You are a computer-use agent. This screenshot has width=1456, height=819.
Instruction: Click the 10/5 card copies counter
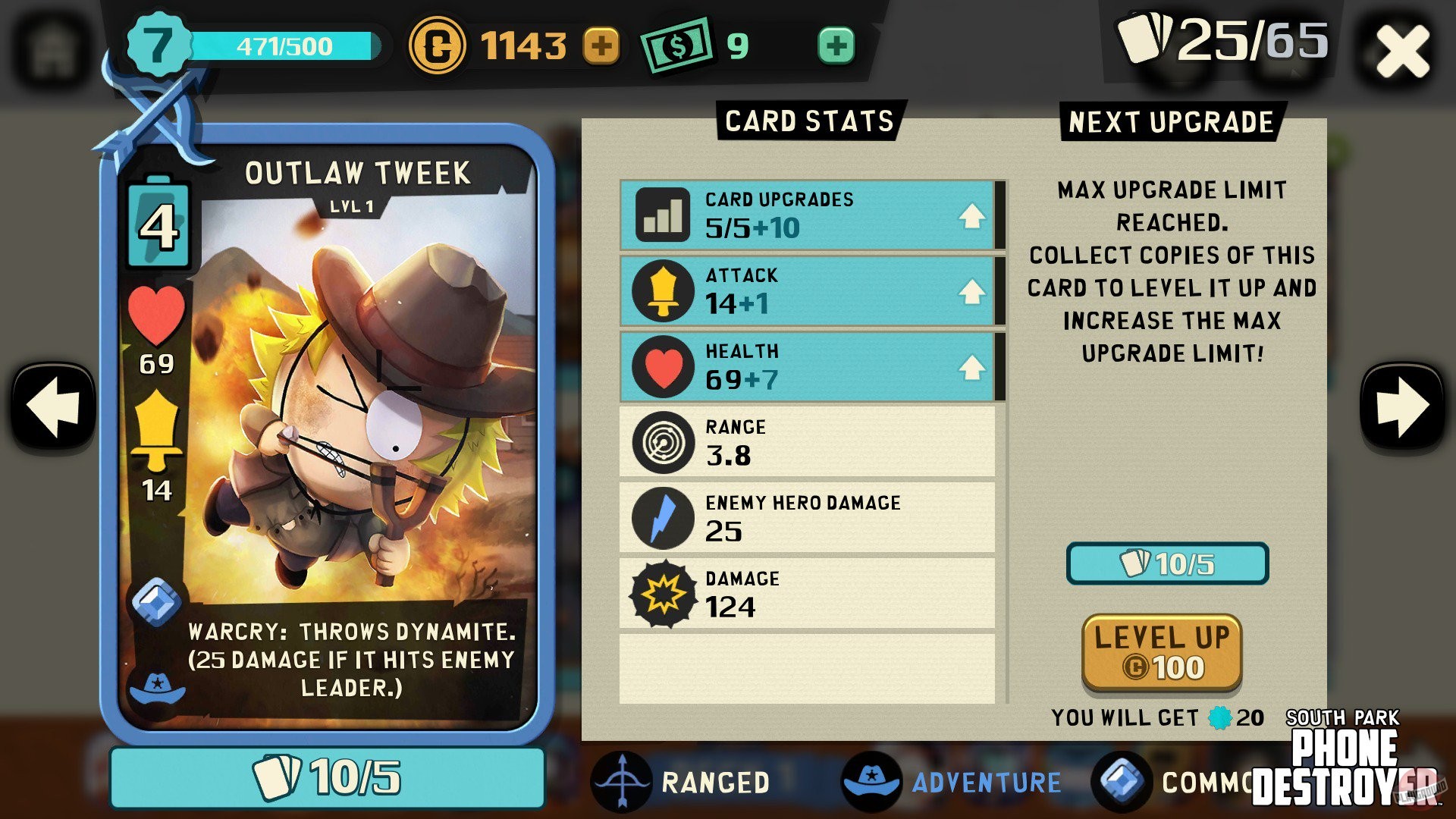coord(329,775)
